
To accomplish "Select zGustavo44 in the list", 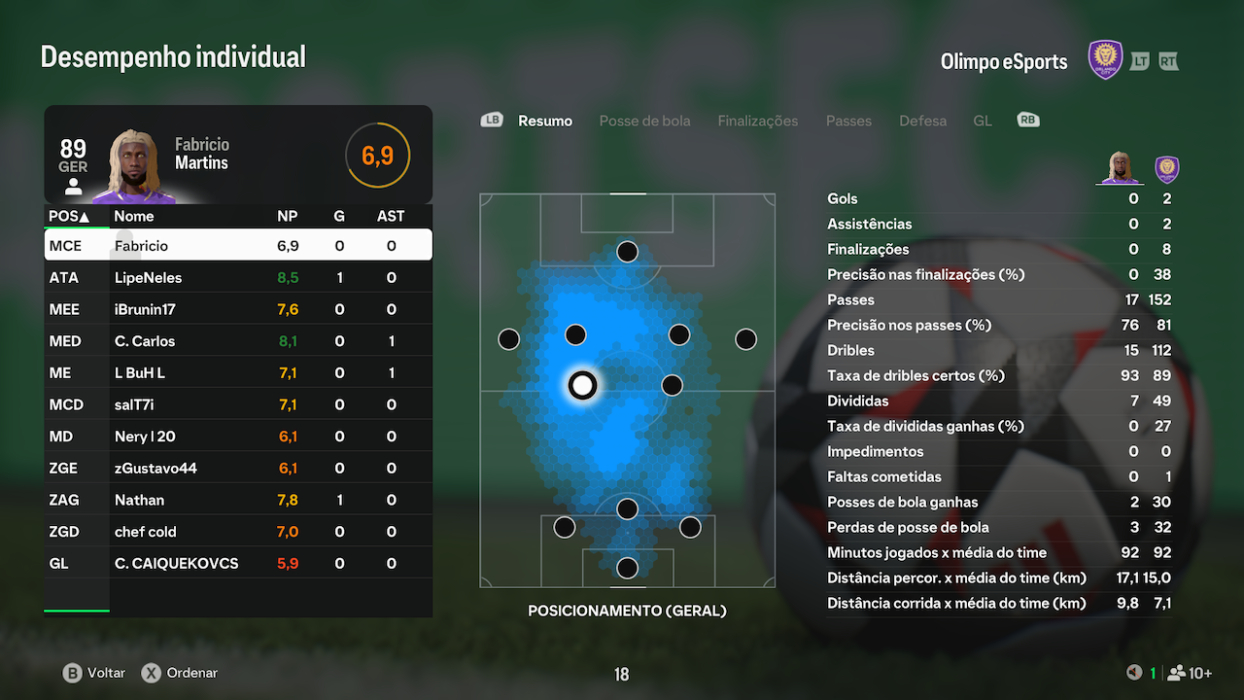I will click(x=238, y=468).
